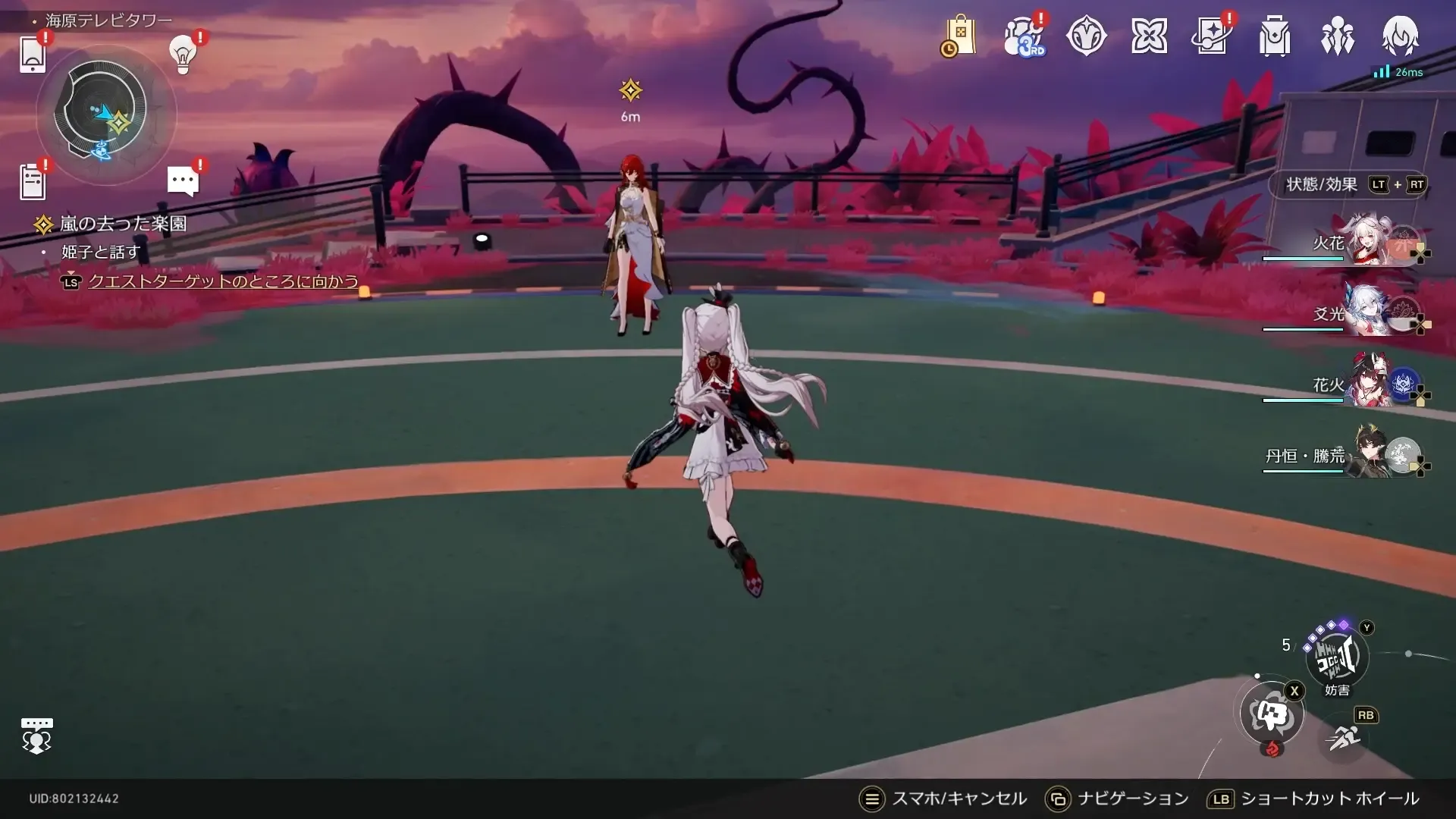Click the クエストターゲットのところに向かう quest link
This screenshot has height=819, width=1456.
pyautogui.click(x=223, y=281)
